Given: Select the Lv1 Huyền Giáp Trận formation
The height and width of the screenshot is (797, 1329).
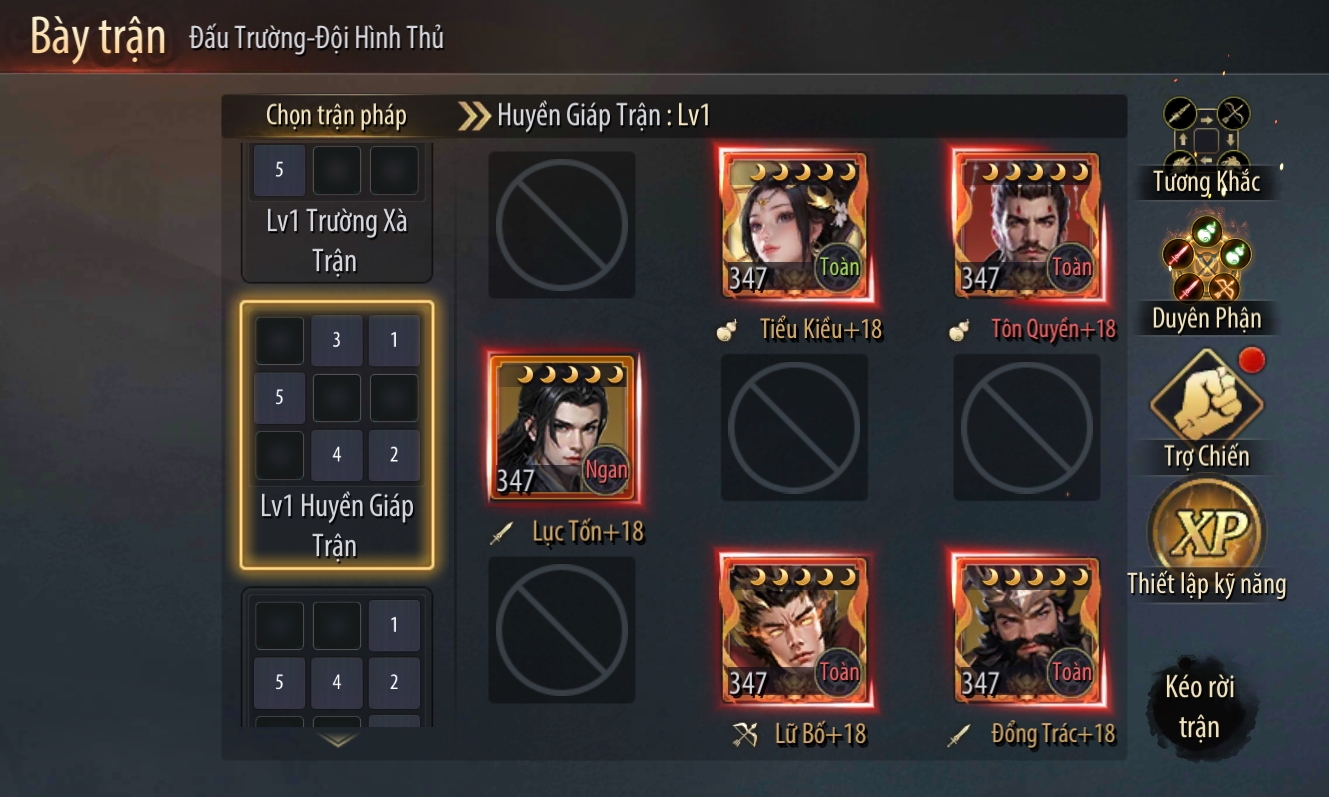Looking at the screenshot, I should click(x=336, y=435).
